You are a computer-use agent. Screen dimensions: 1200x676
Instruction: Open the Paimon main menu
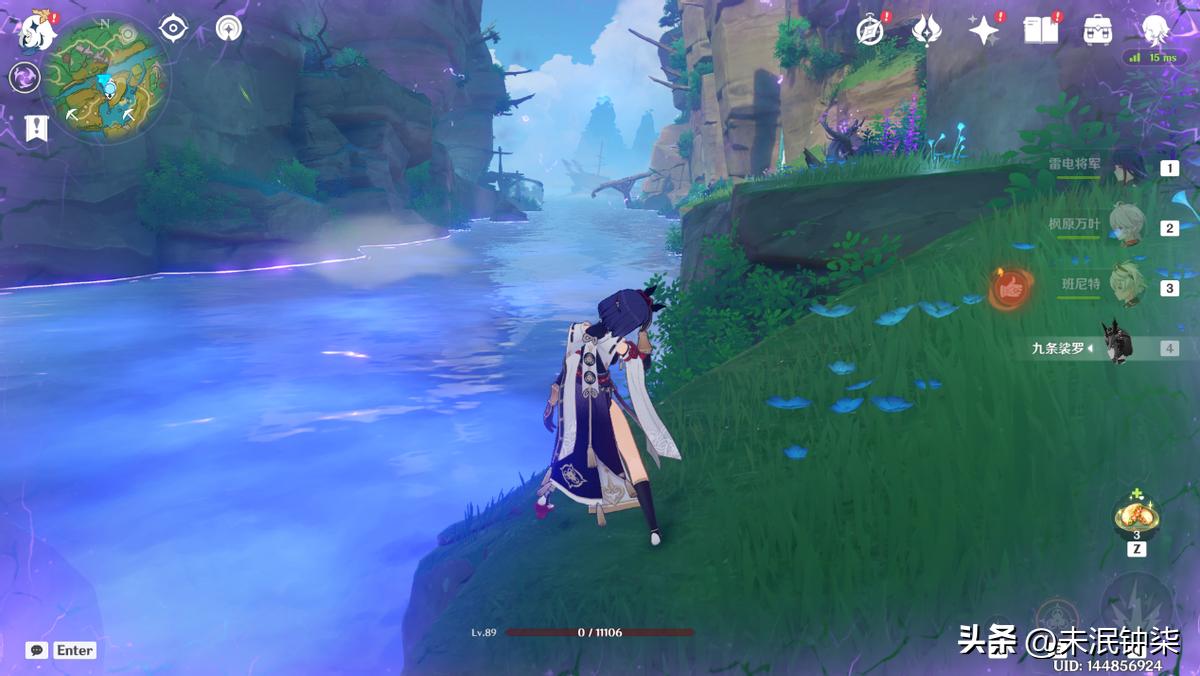37,31
